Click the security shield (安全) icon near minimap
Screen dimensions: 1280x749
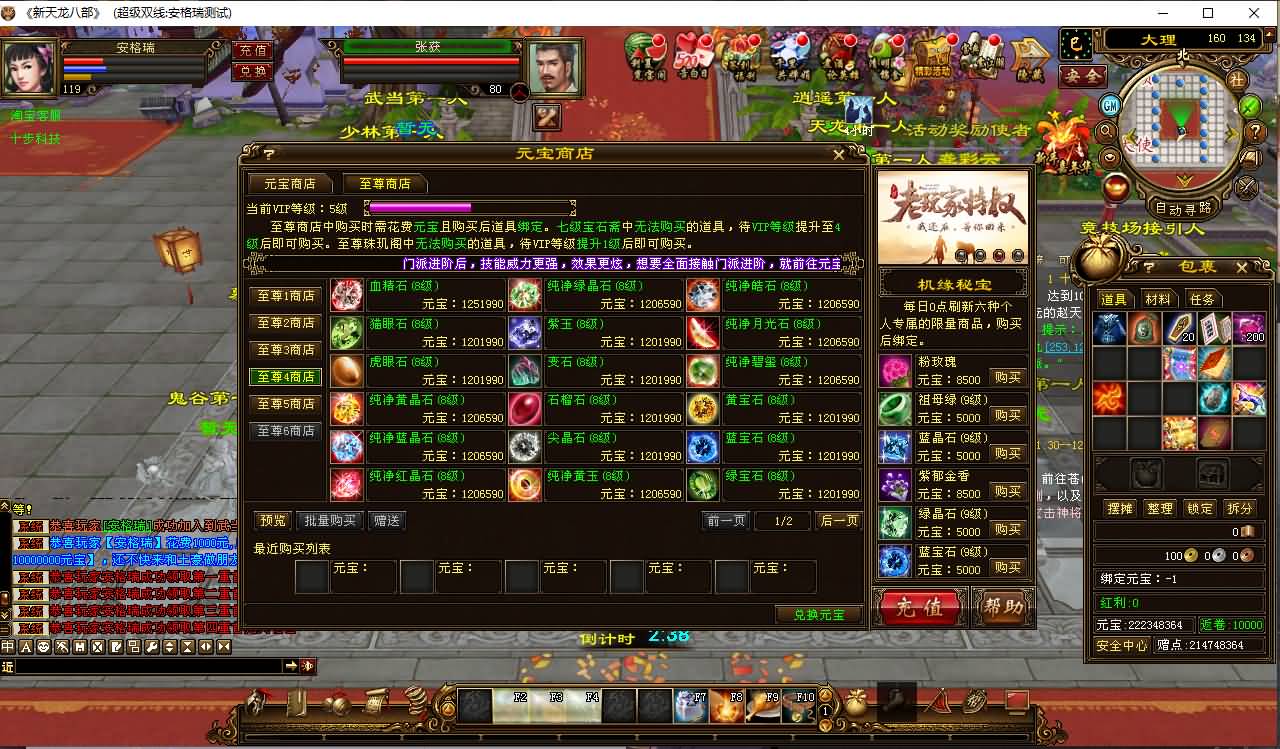point(1083,75)
